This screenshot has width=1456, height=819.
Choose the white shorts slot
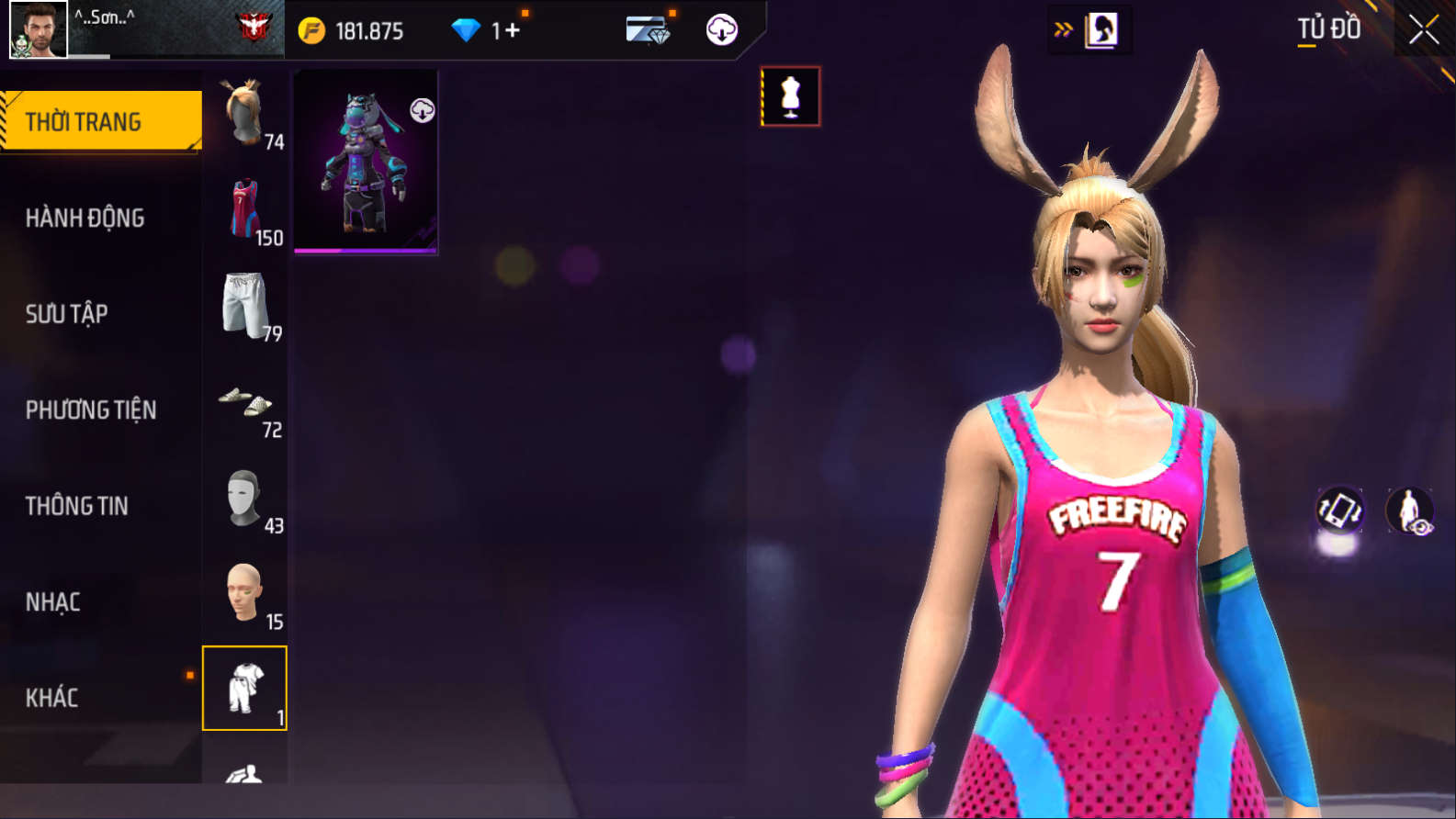(245, 306)
